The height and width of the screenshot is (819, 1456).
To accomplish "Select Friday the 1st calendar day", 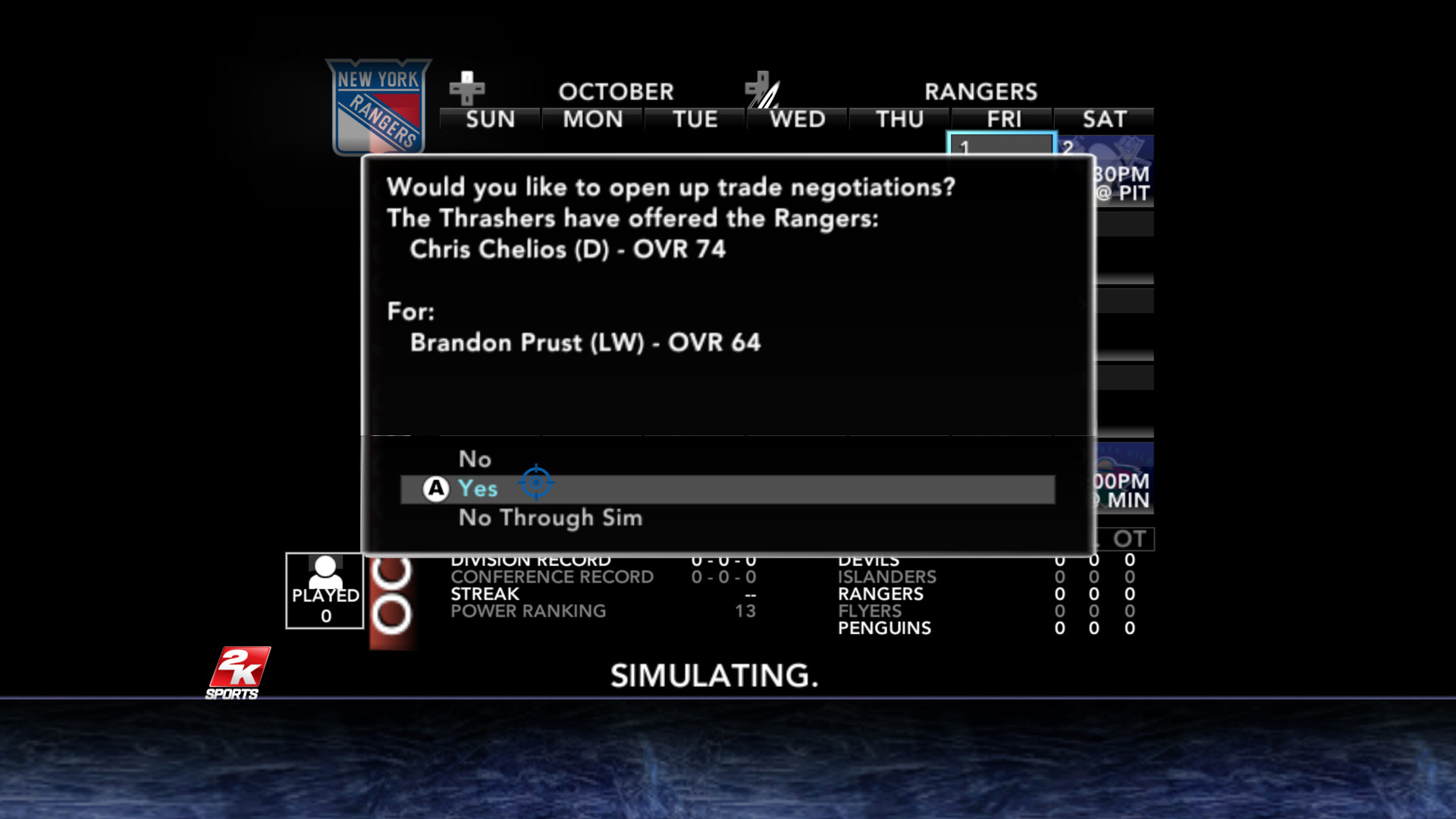I will 1000,144.
